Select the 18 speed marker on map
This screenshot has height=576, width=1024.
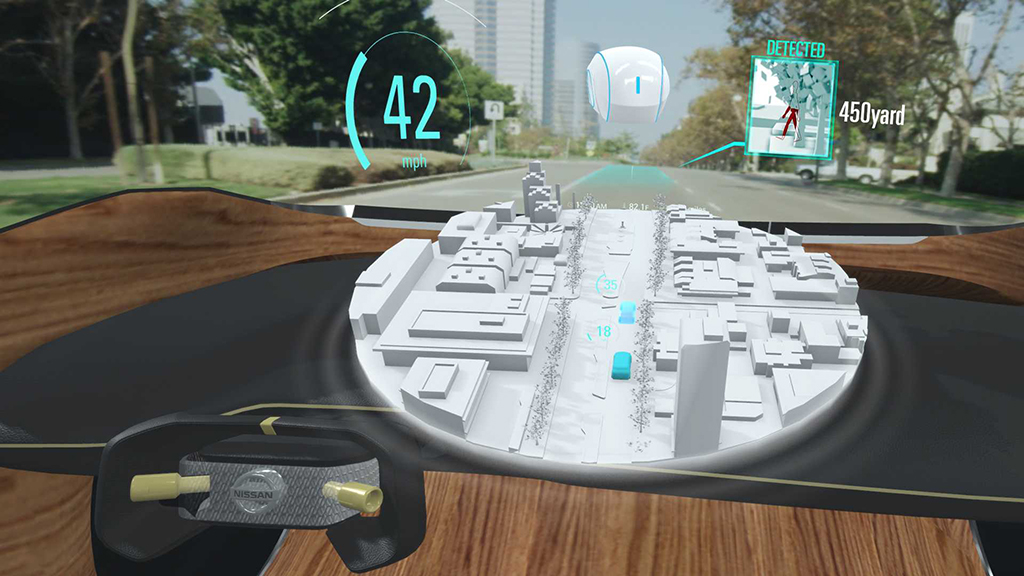[x=603, y=332]
